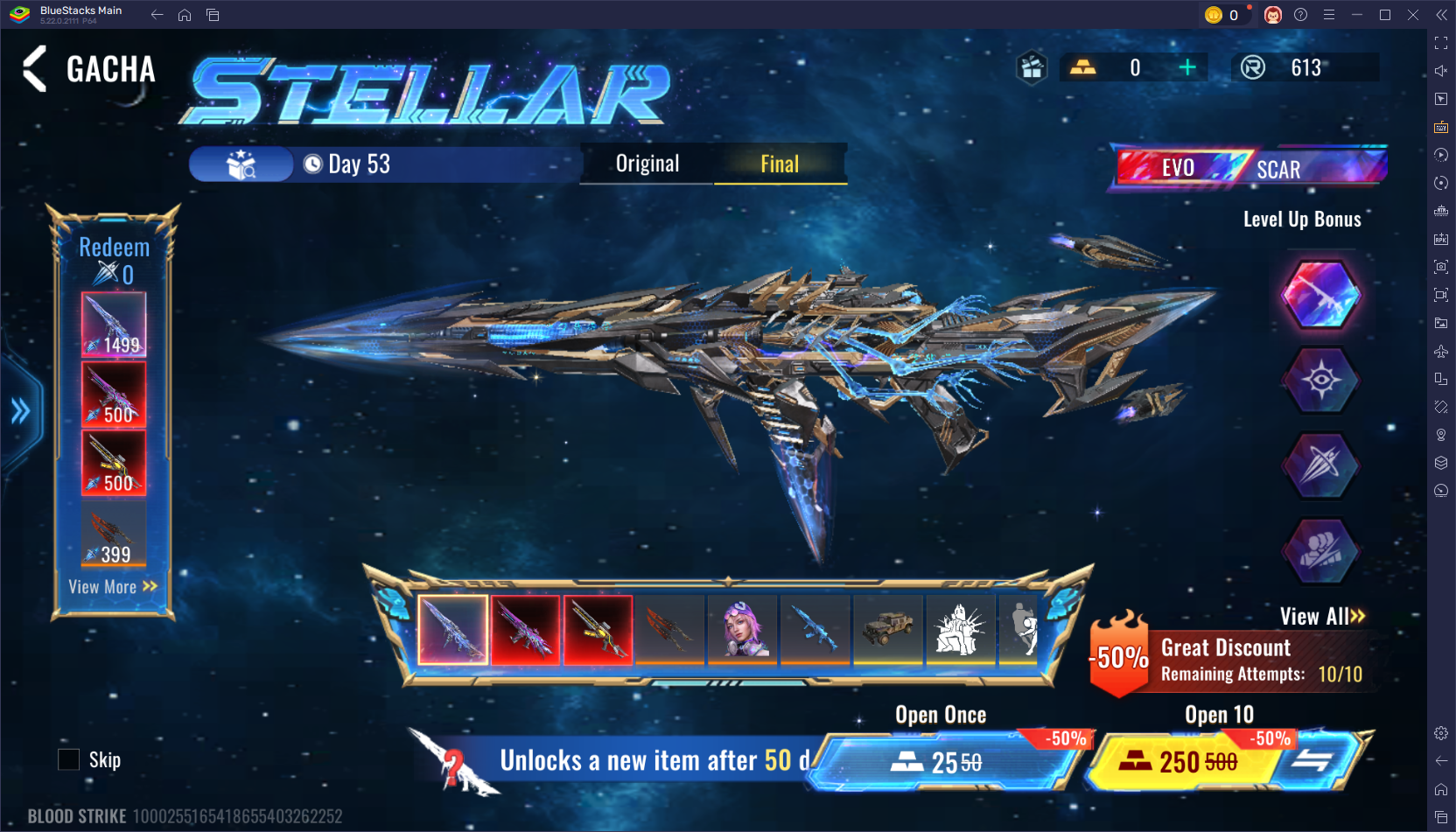Viewport: 1456px width, 832px height.
Task: Expand the left side panel arrow
Action: [19, 411]
